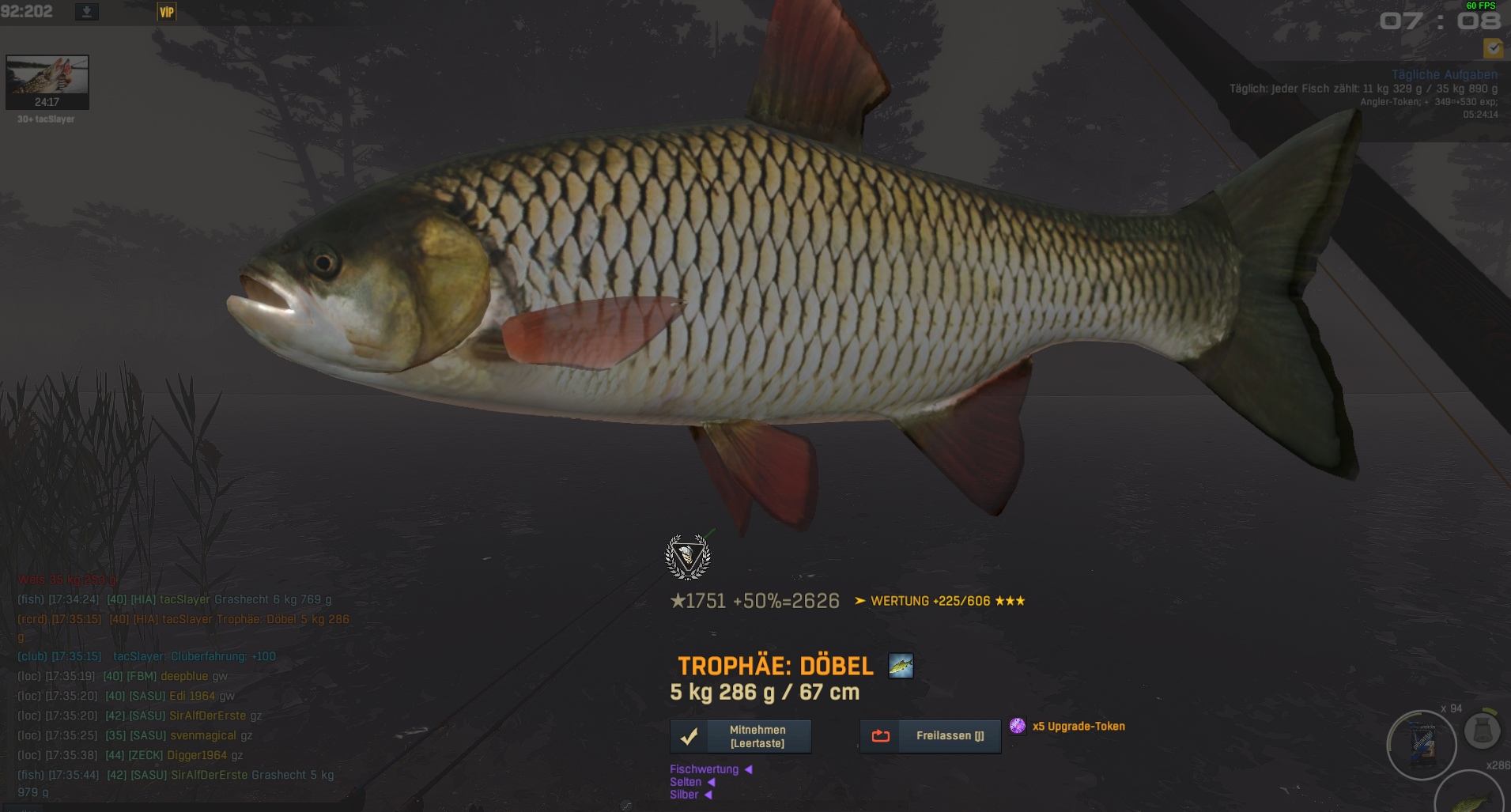1511x812 pixels.
Task: Click the x5 Upgrade-Token reward icon
Action: 1018,726
